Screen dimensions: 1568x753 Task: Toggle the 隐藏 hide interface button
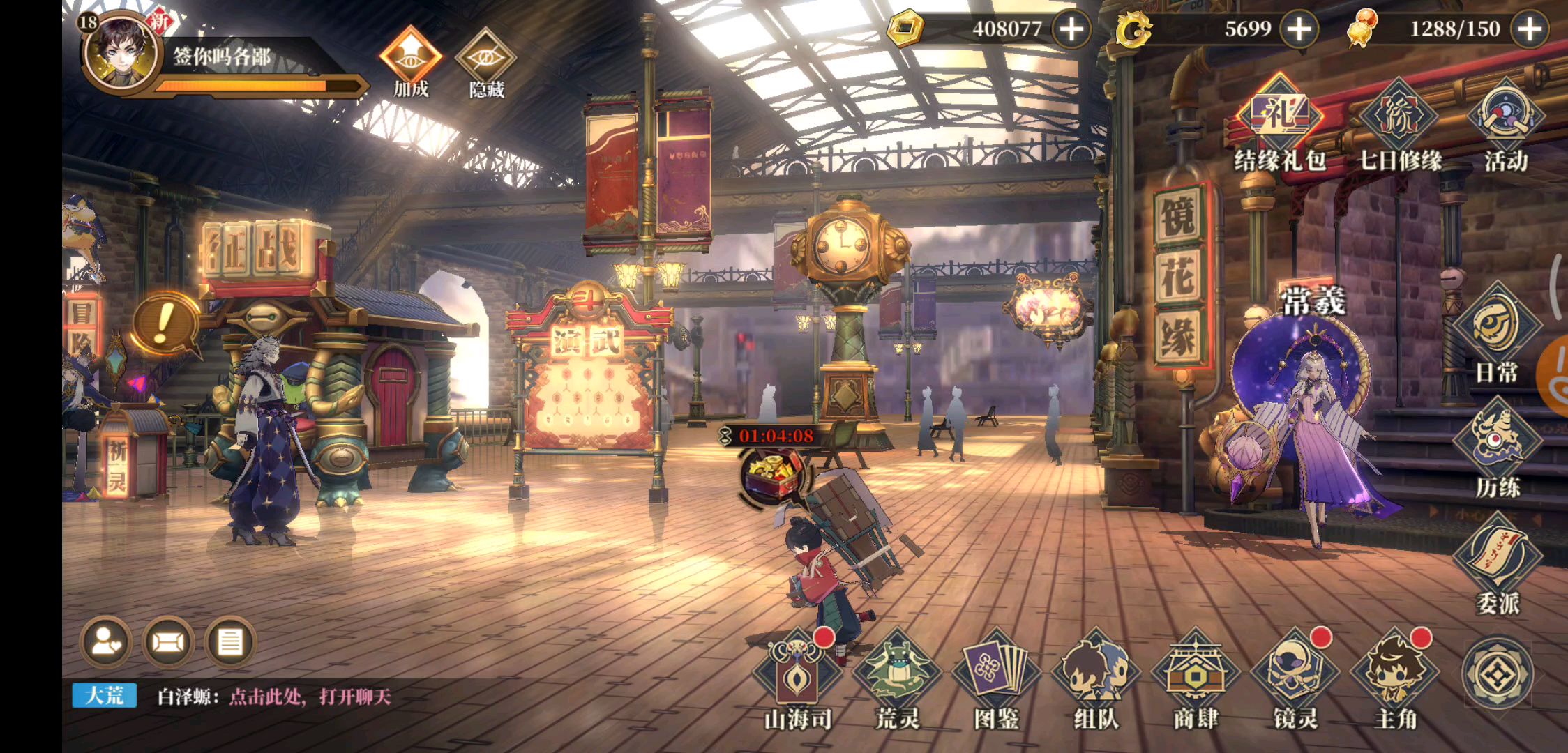tap(485, 59)
